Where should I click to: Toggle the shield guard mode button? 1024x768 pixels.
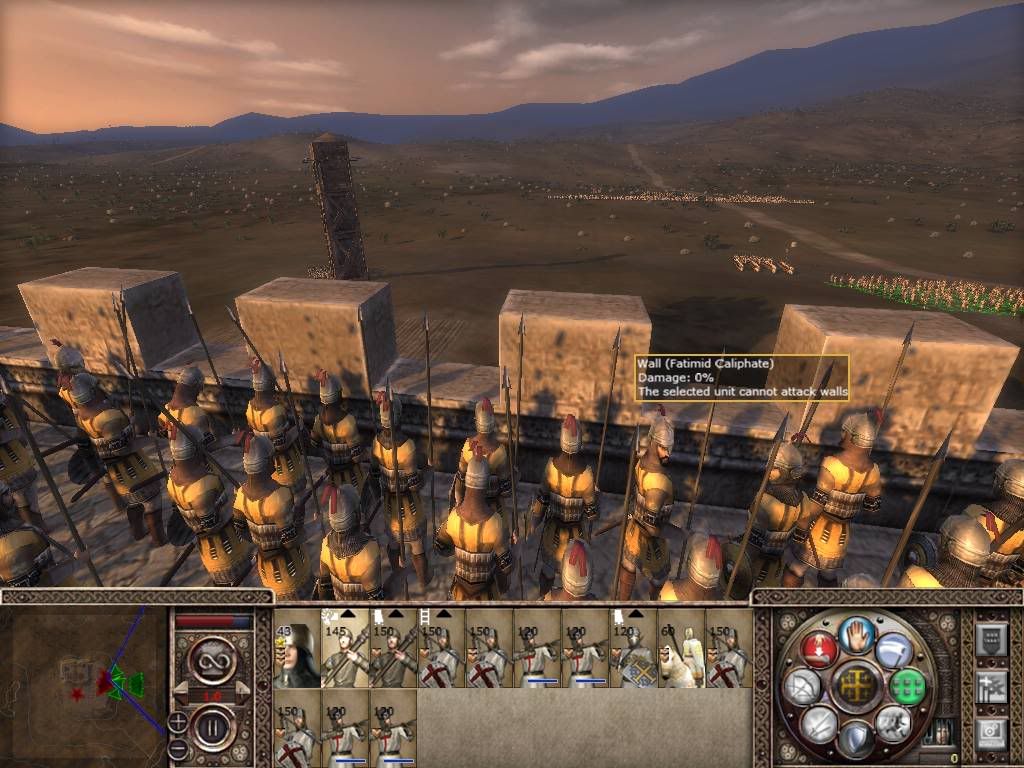coord(855,738)
